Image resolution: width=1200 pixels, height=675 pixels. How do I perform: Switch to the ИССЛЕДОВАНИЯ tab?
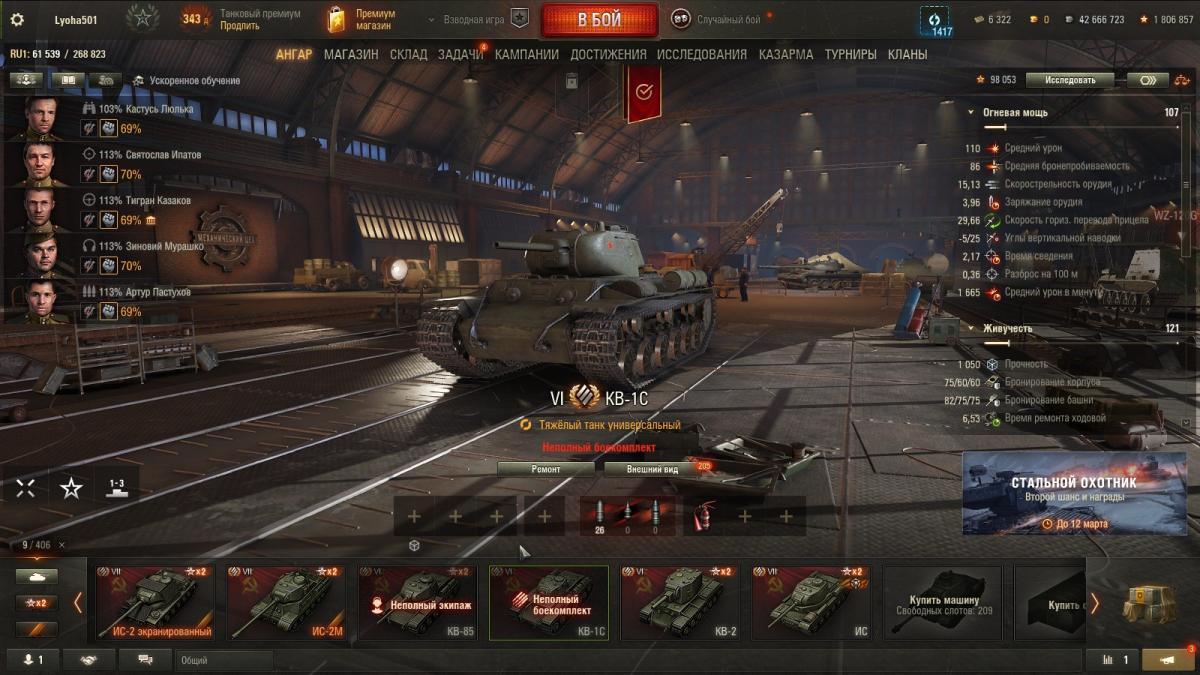[701, 55]
